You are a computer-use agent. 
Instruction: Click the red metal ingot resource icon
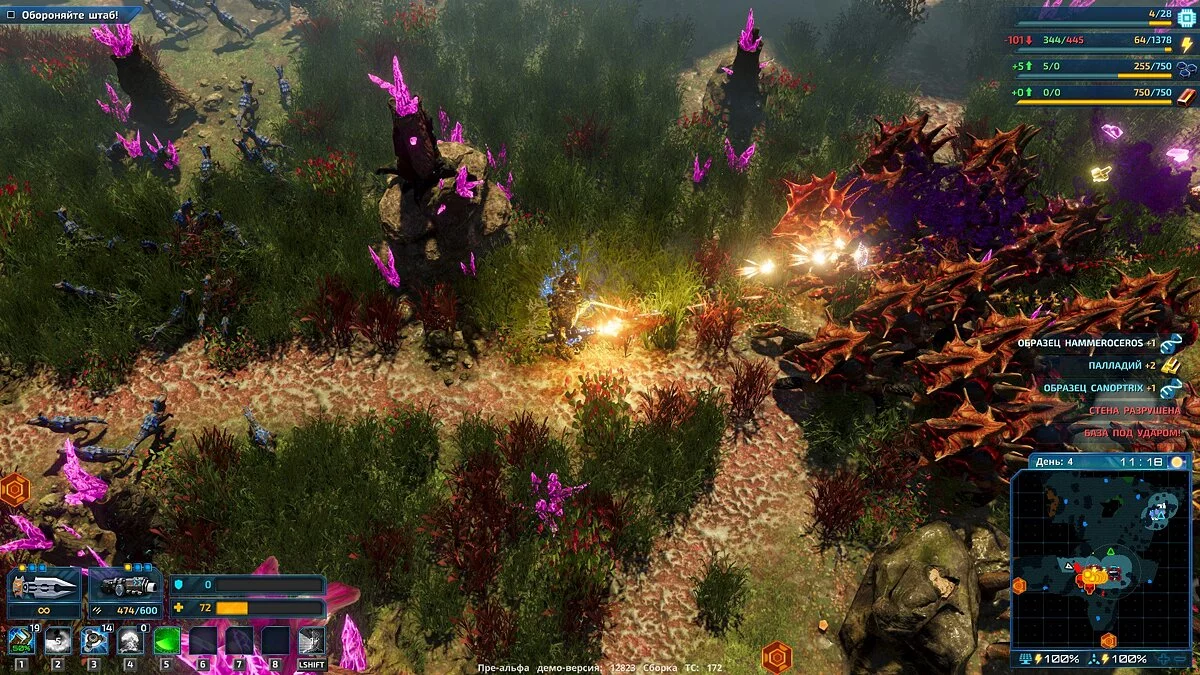(1186, 95)
